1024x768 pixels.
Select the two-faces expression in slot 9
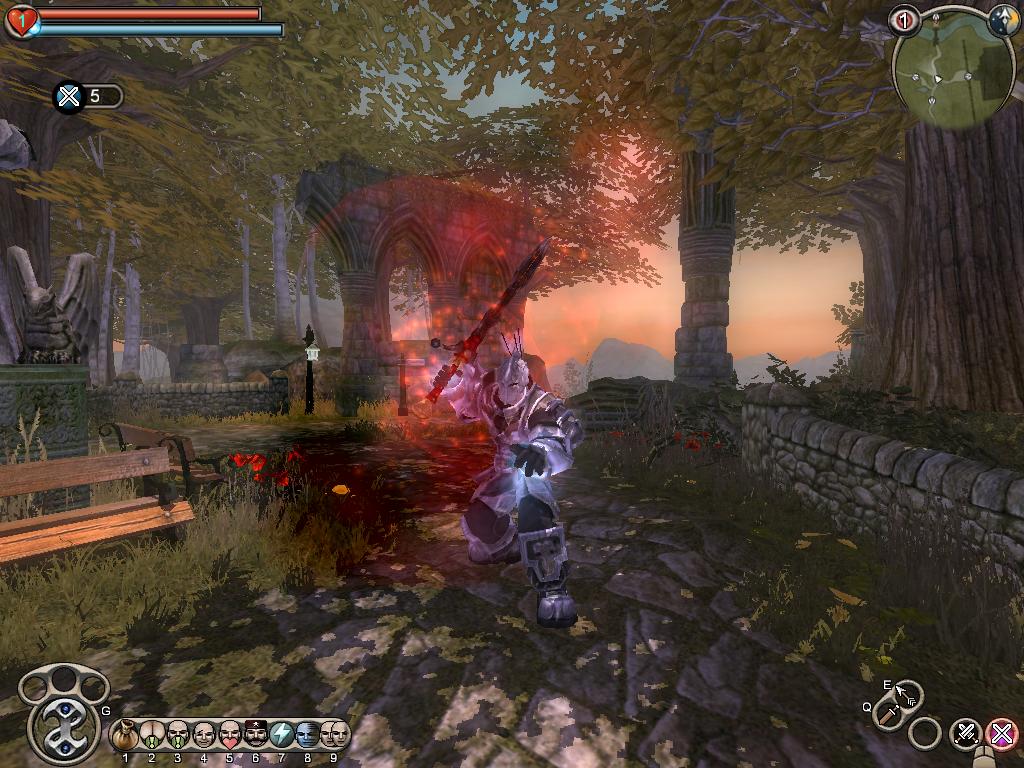[x=335, y=736]
